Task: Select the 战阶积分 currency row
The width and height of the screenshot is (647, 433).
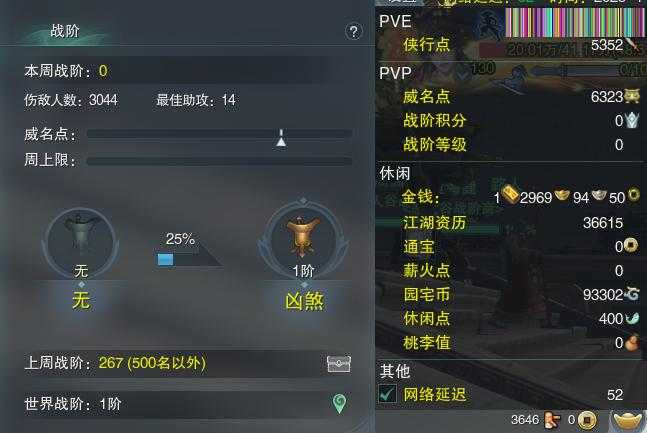Action: [x=510, y=121]
